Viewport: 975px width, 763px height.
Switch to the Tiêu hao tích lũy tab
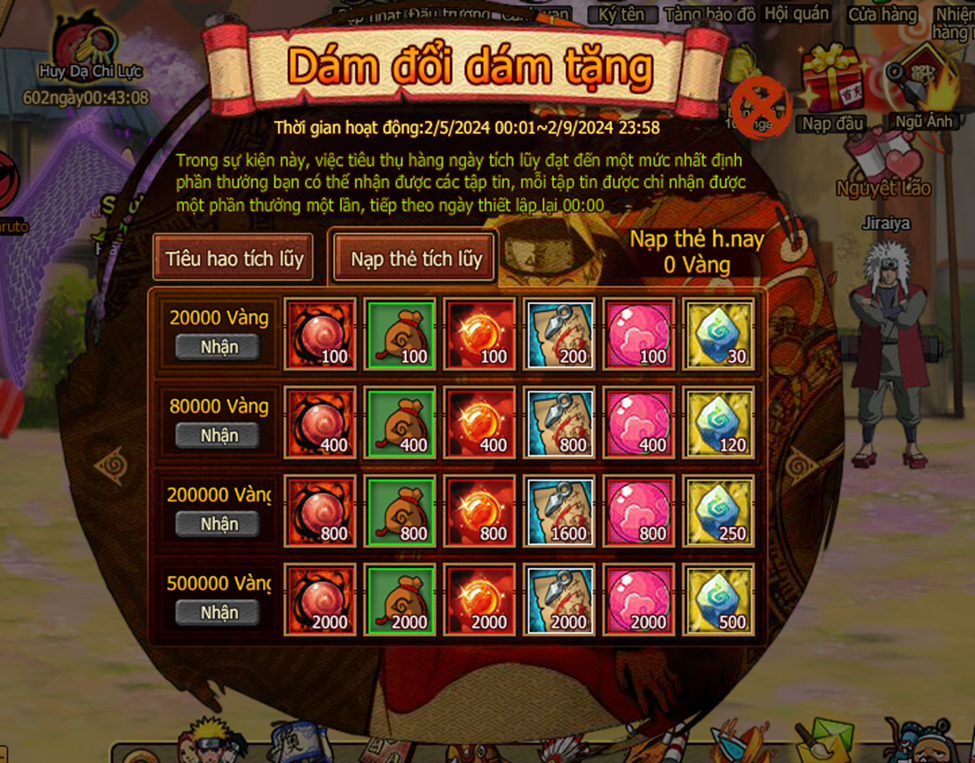[234, 258]
